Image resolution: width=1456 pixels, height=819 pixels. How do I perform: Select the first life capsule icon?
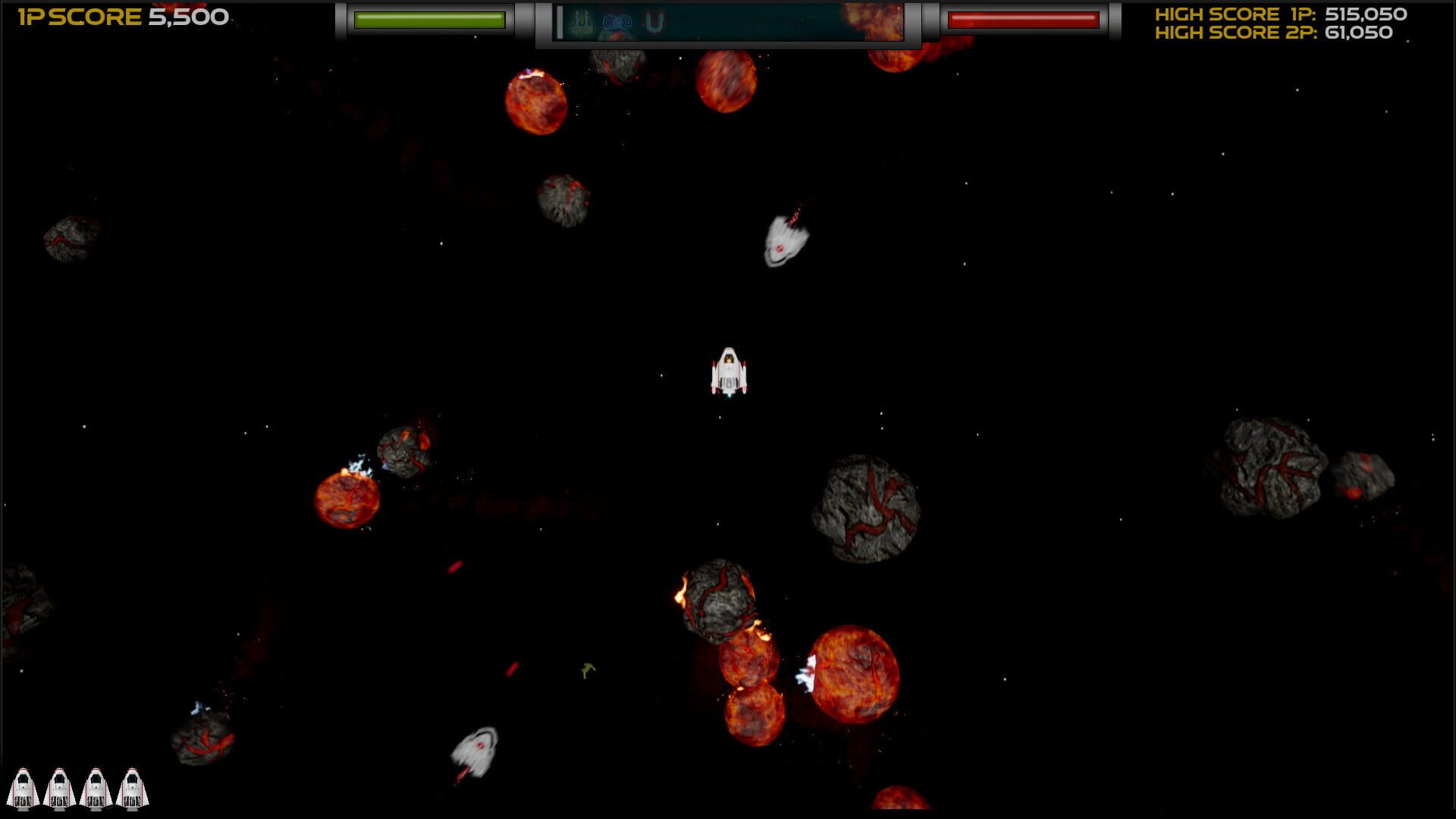click(x=25, y=789)
